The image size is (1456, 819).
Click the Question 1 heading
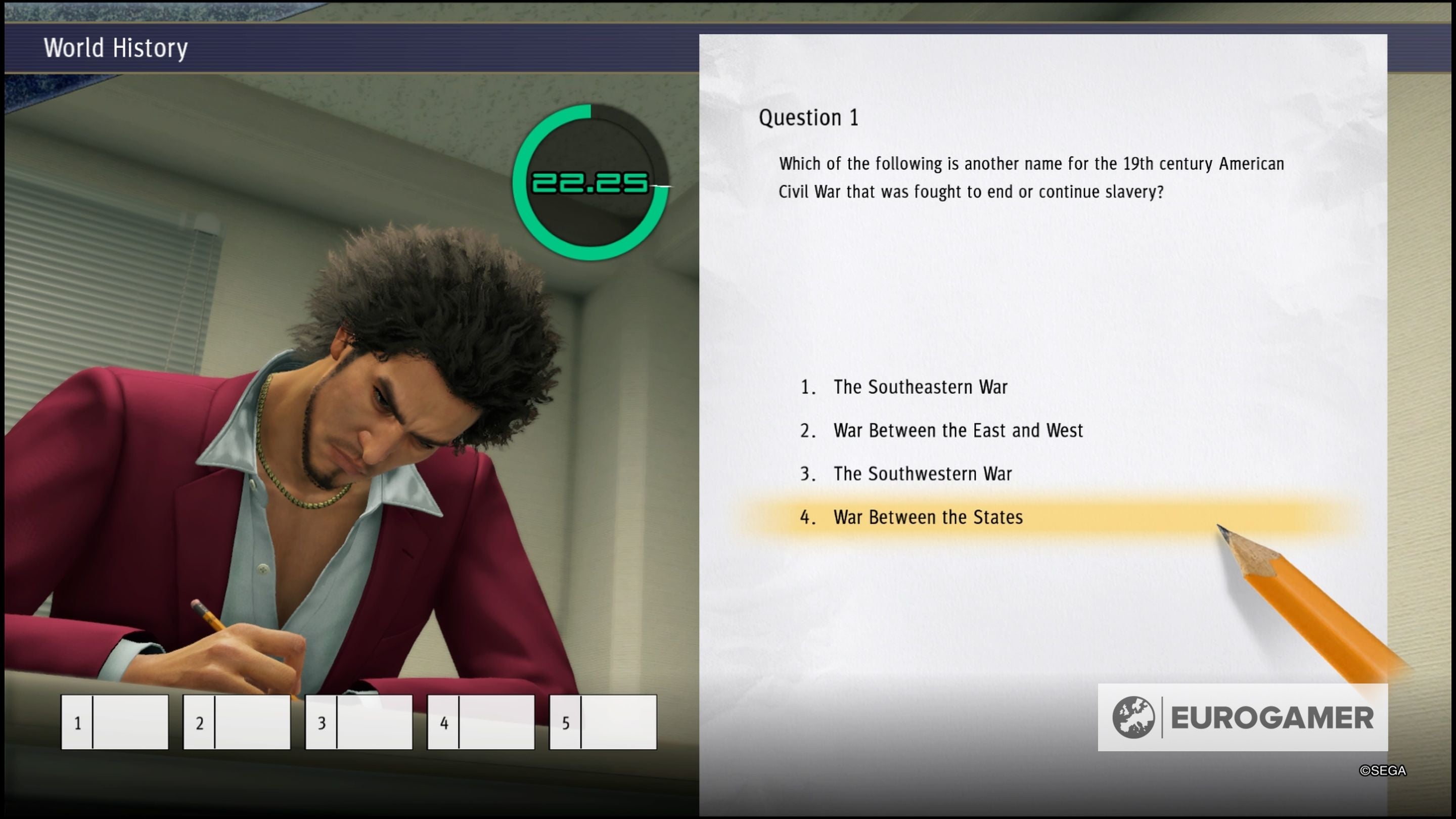tap(809, 117)
